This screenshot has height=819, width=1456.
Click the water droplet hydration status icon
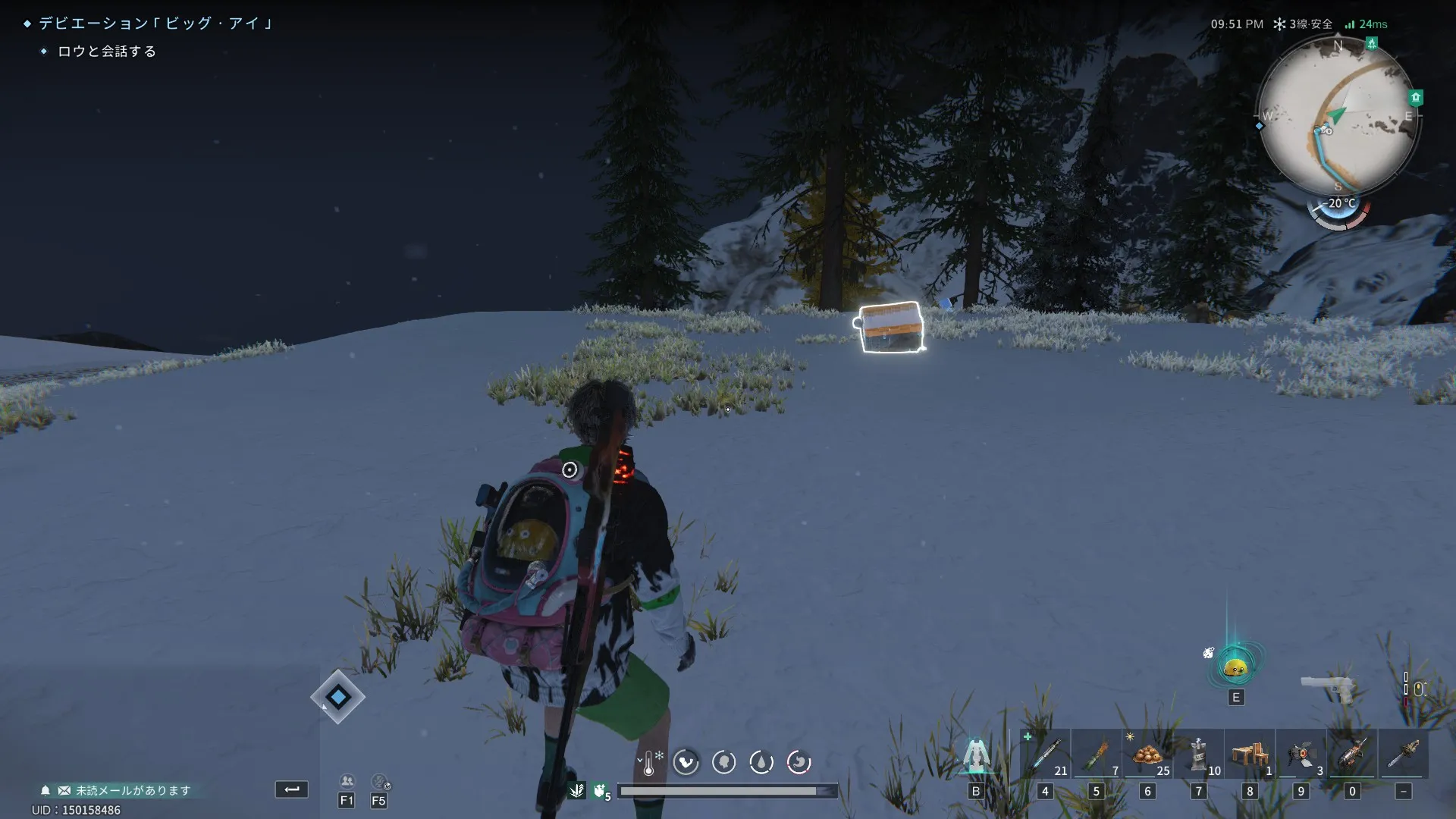coord(761,762)
